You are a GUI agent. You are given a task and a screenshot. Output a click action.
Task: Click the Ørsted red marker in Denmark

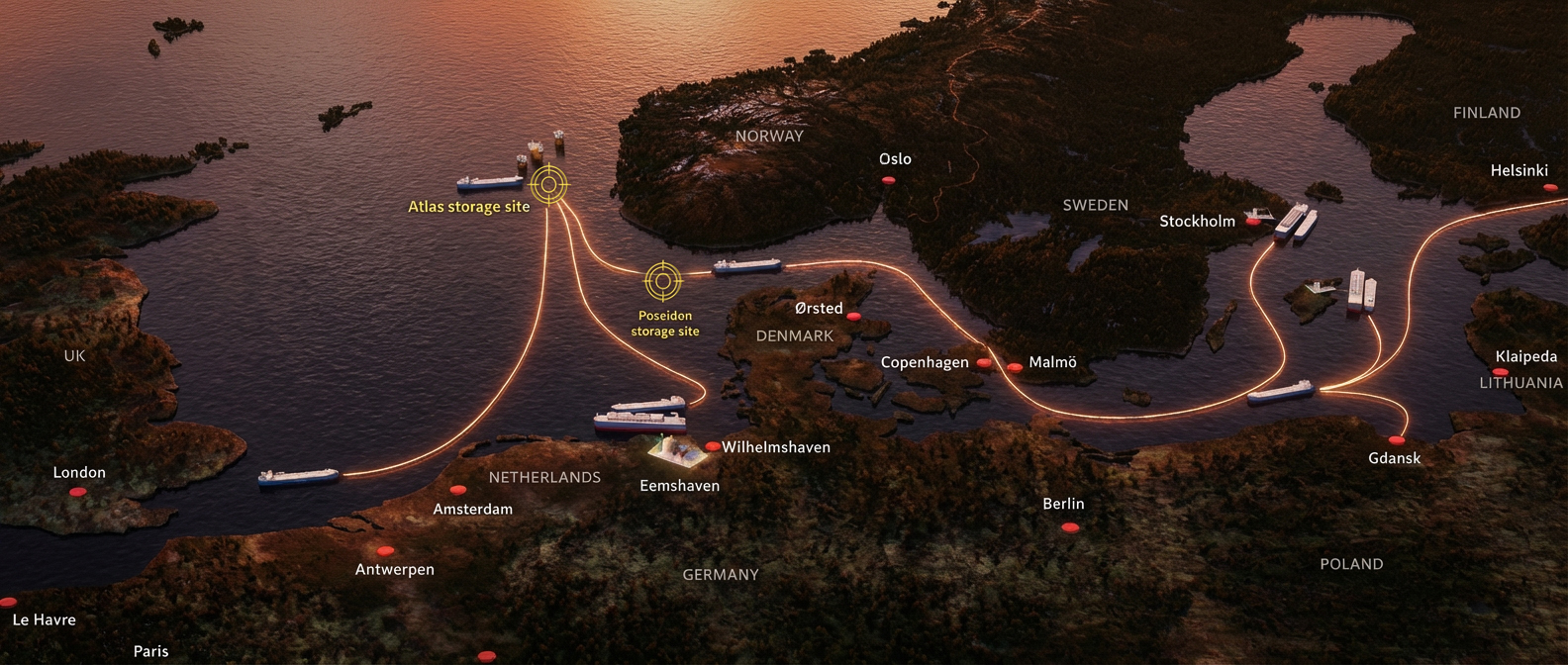pyautogui.click(x=853, y=317)
